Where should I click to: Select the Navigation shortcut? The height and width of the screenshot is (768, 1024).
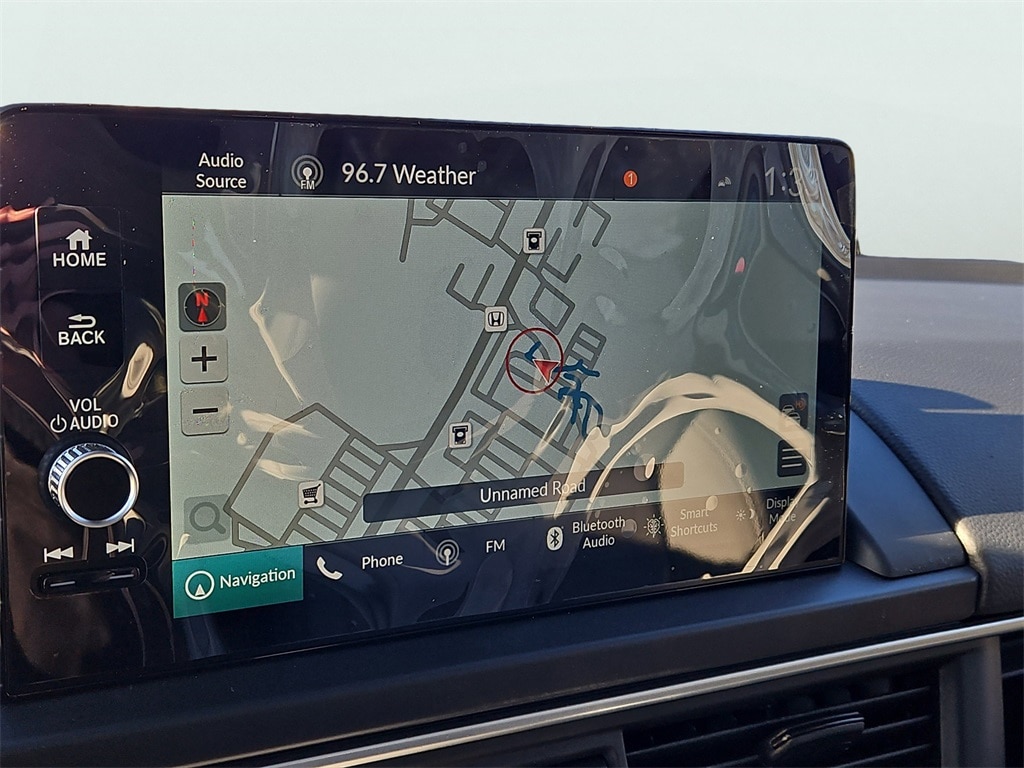[238, 580]
